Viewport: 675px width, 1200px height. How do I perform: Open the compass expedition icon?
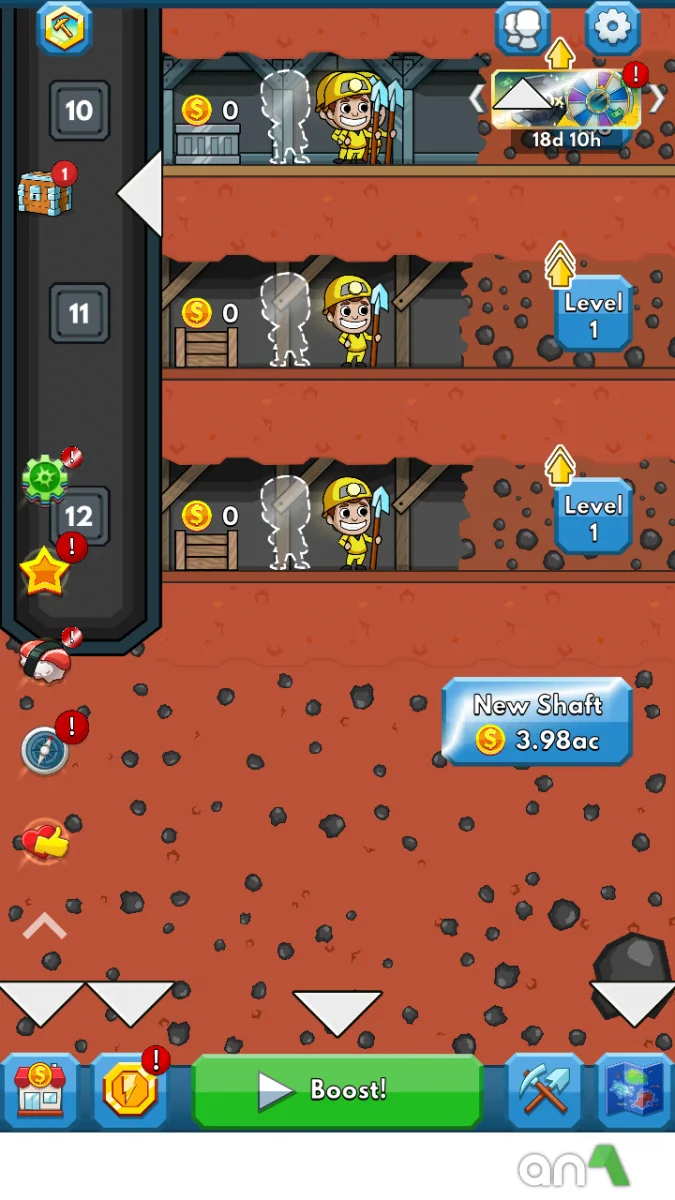(46, 750)
